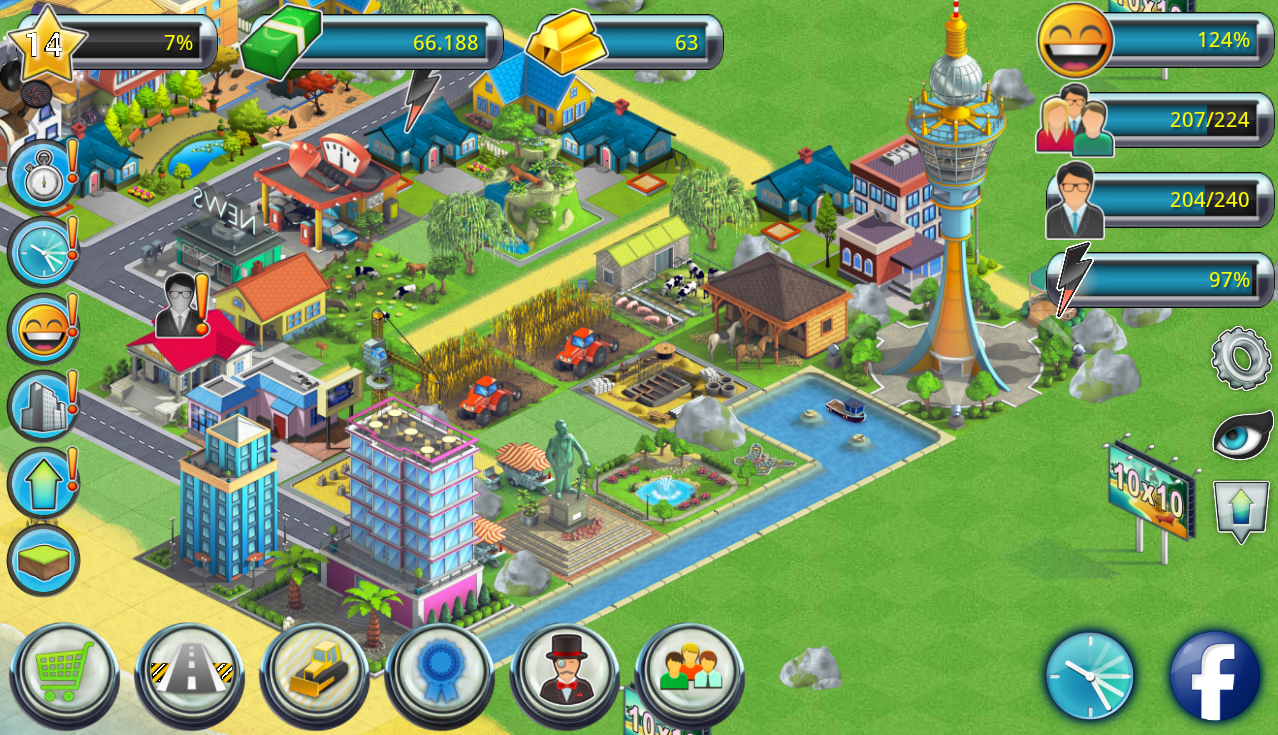Image resolution: width=1278 pixels, height=735 pixels.
Task: Open the happiness smiley alert button
Action: tap(42, 328)
